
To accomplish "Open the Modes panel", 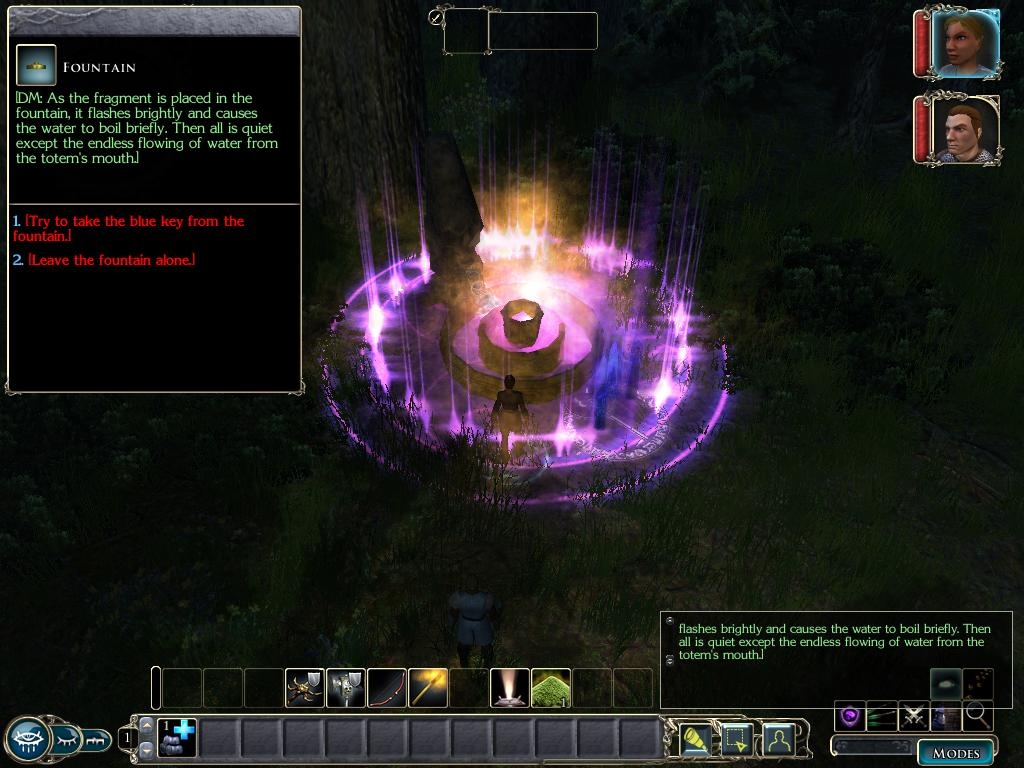I will tap(956, 753).
